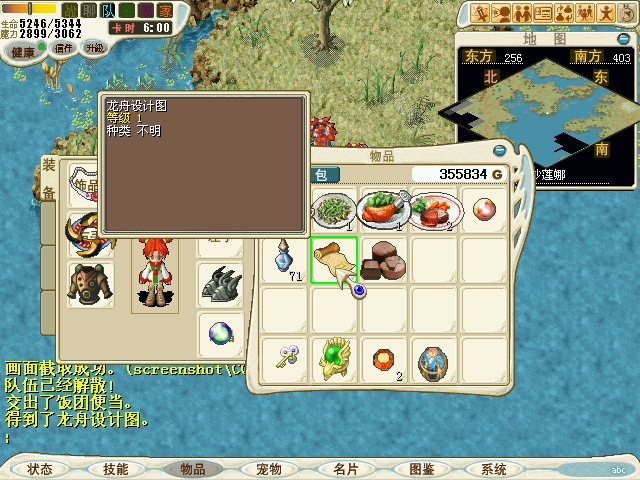Open the 图鉴 encyclopedia menu
The width and height of the screenshot is (640, 480).
pos(421,468)
